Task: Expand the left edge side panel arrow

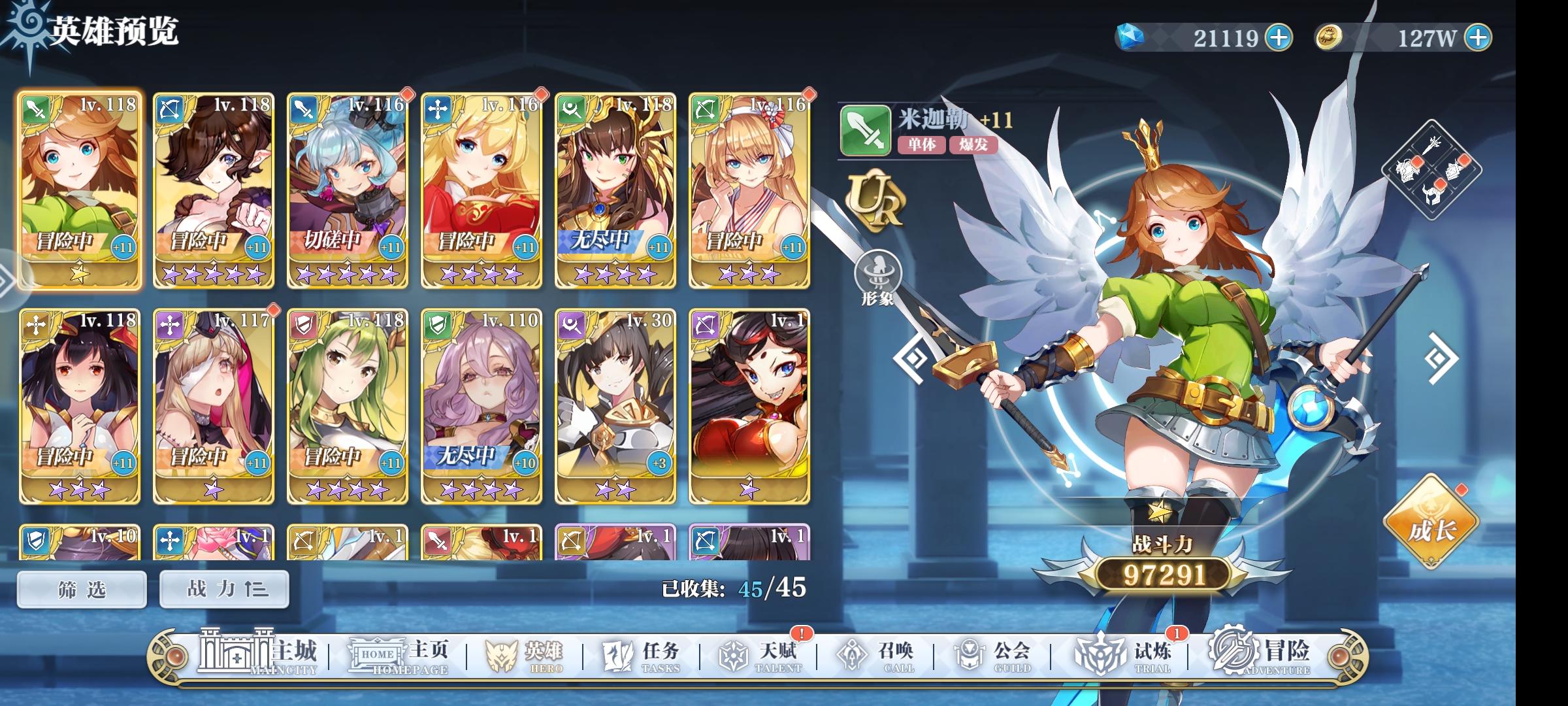Action: click(5, 281)
